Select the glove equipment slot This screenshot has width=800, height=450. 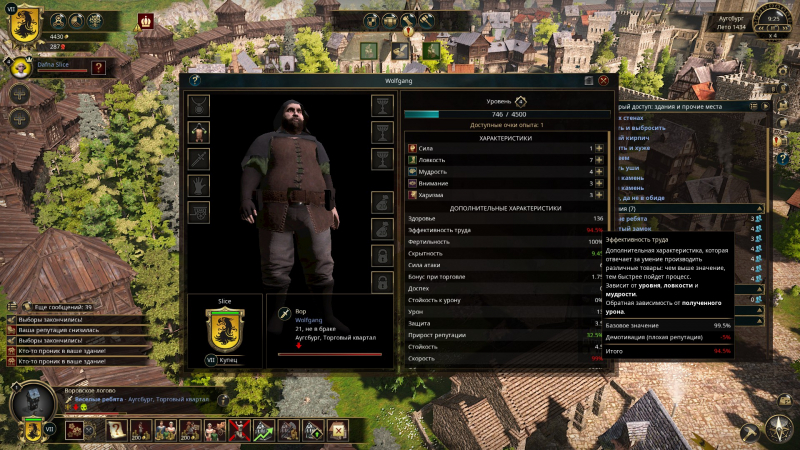[x=199, y=186]
